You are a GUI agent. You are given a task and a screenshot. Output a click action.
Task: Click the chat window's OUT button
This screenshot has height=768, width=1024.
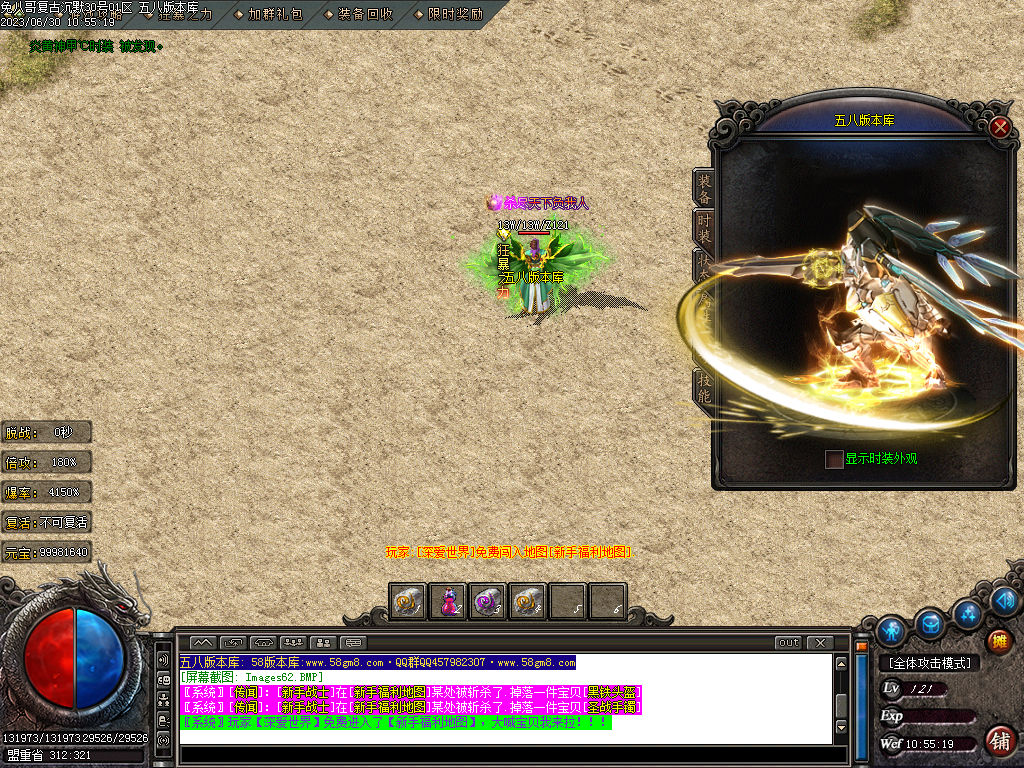coord(788,642)
